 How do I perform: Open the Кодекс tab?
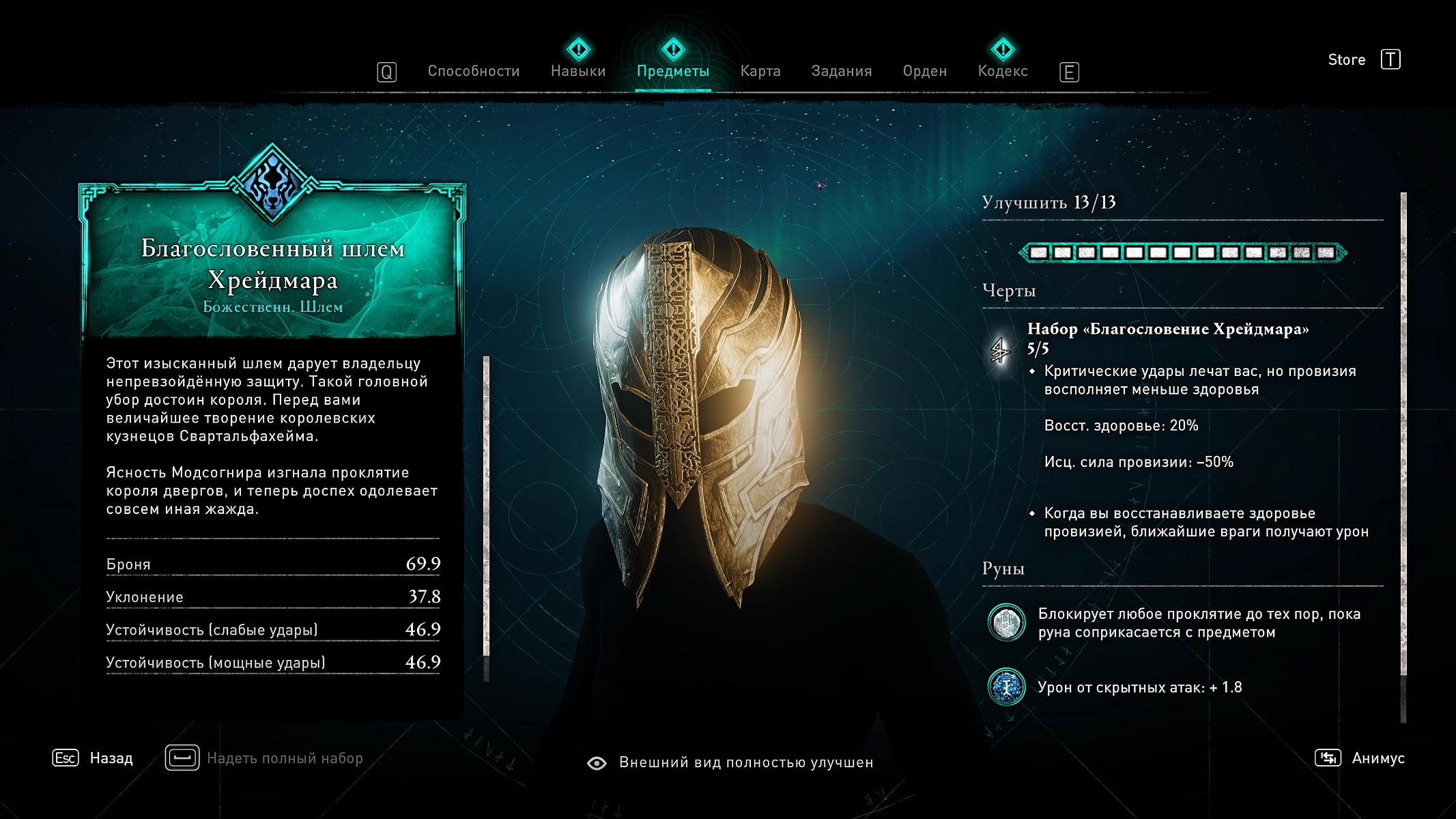(1002, 71)
